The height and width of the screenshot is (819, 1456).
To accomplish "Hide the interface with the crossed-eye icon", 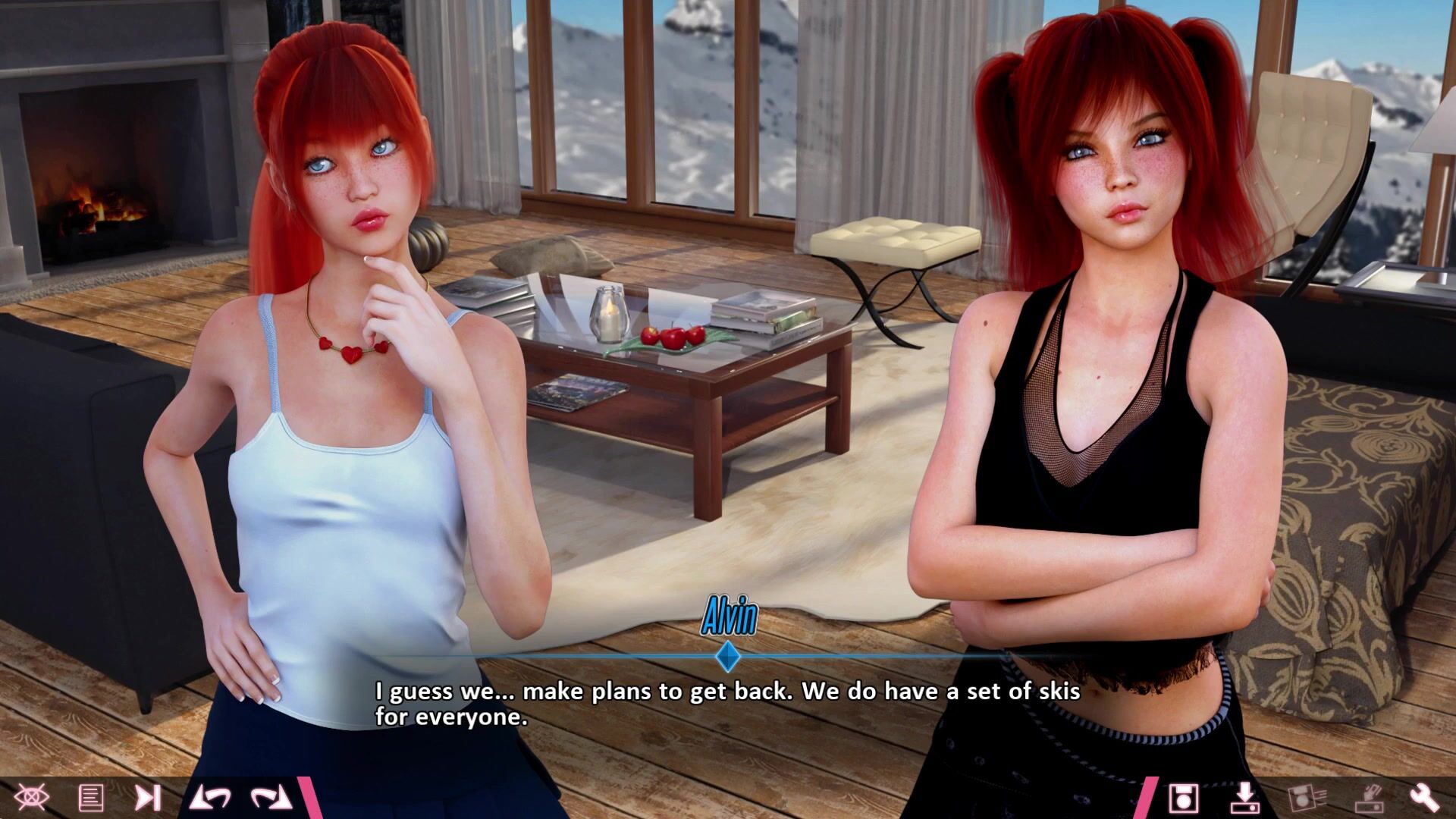I will [32, 797].
